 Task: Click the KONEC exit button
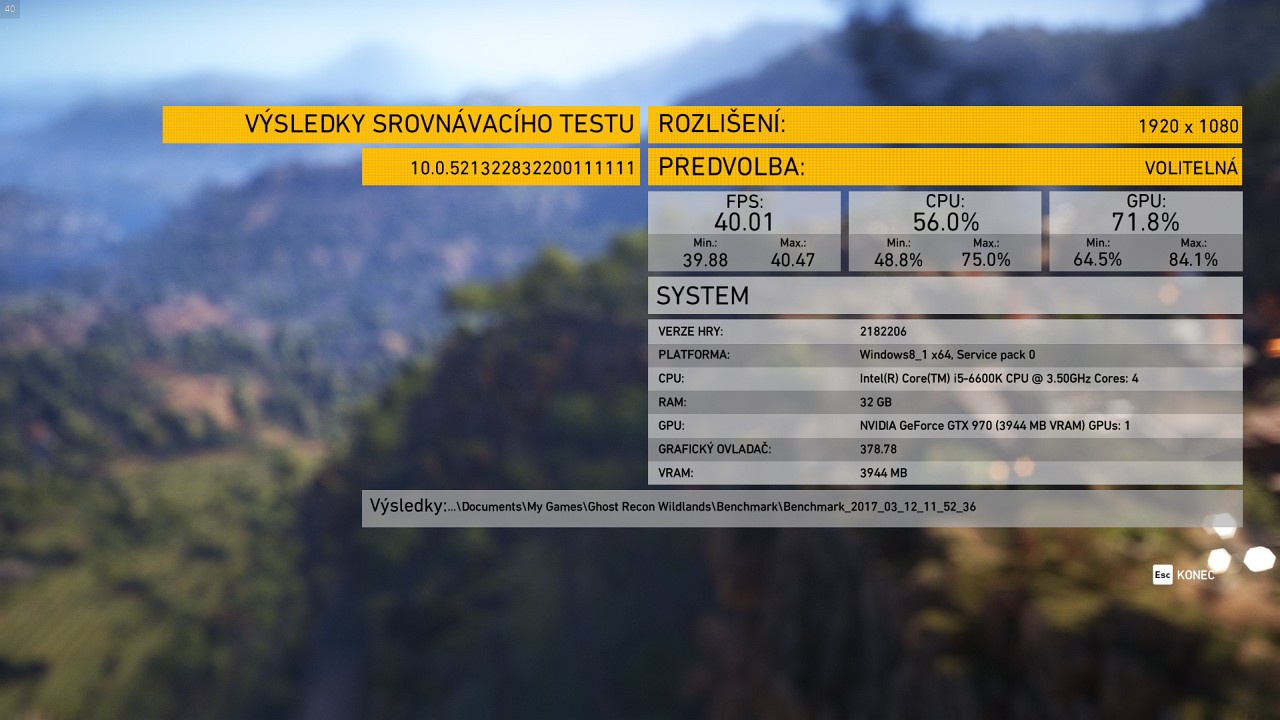[1197, 575]
